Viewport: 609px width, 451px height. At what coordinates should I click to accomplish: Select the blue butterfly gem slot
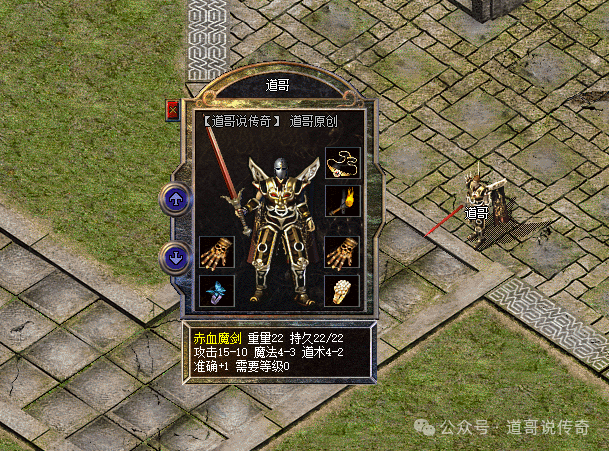point(217,290)
